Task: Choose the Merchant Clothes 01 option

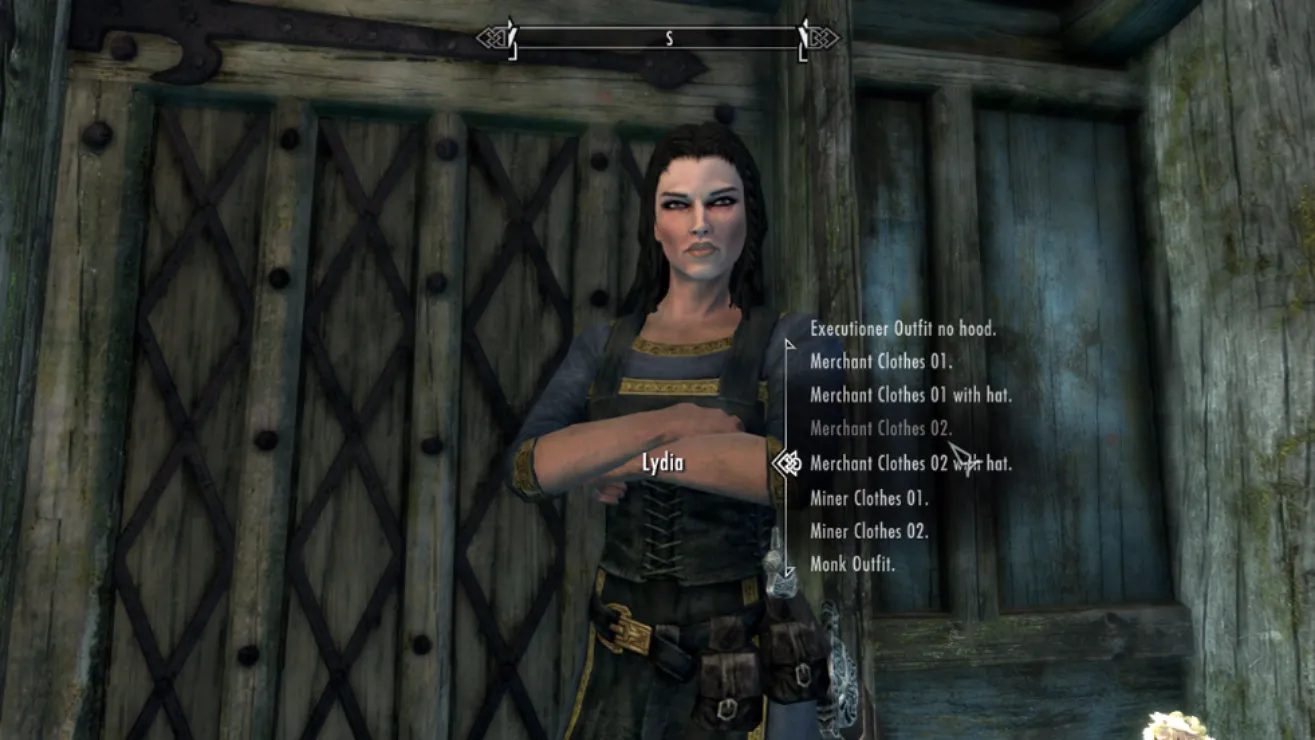Action: [x=881, y=362]
